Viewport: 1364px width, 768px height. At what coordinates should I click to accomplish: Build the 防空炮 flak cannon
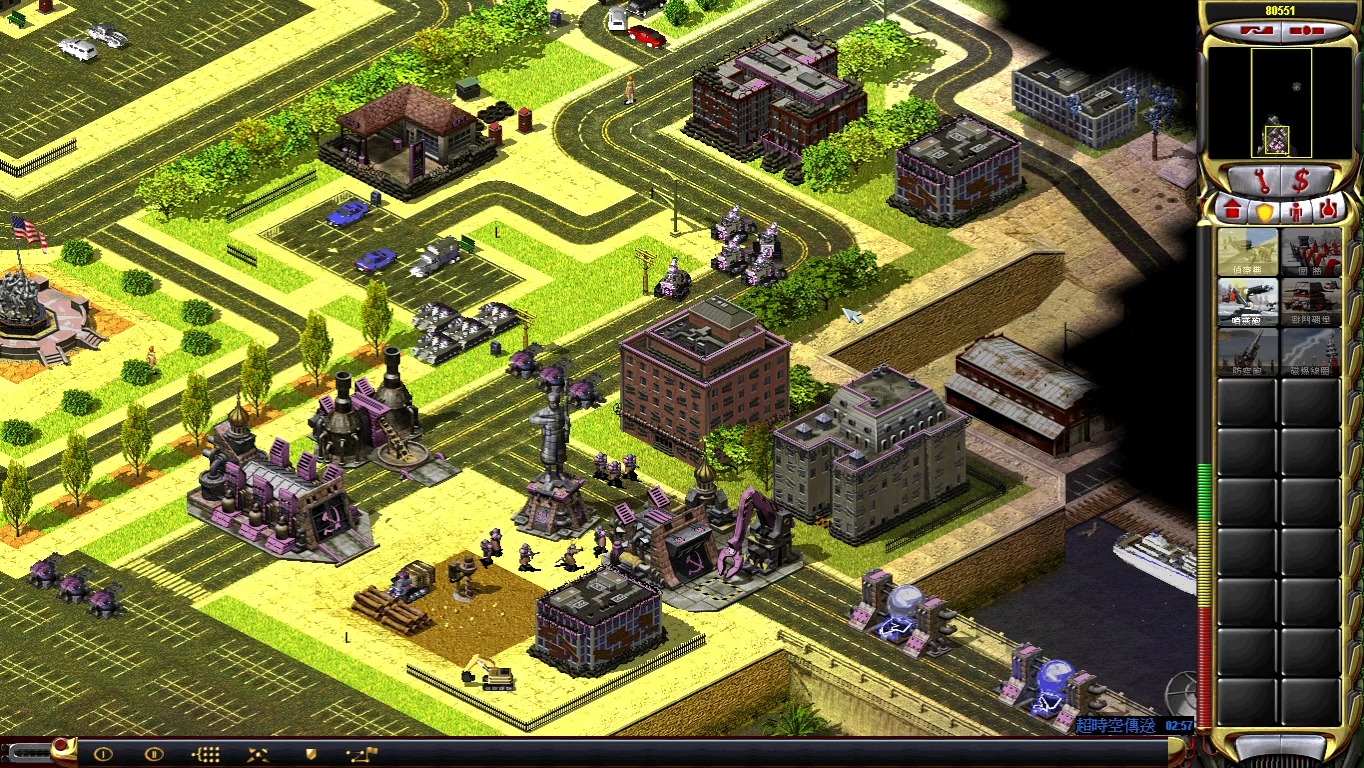tap(1247, 351)
